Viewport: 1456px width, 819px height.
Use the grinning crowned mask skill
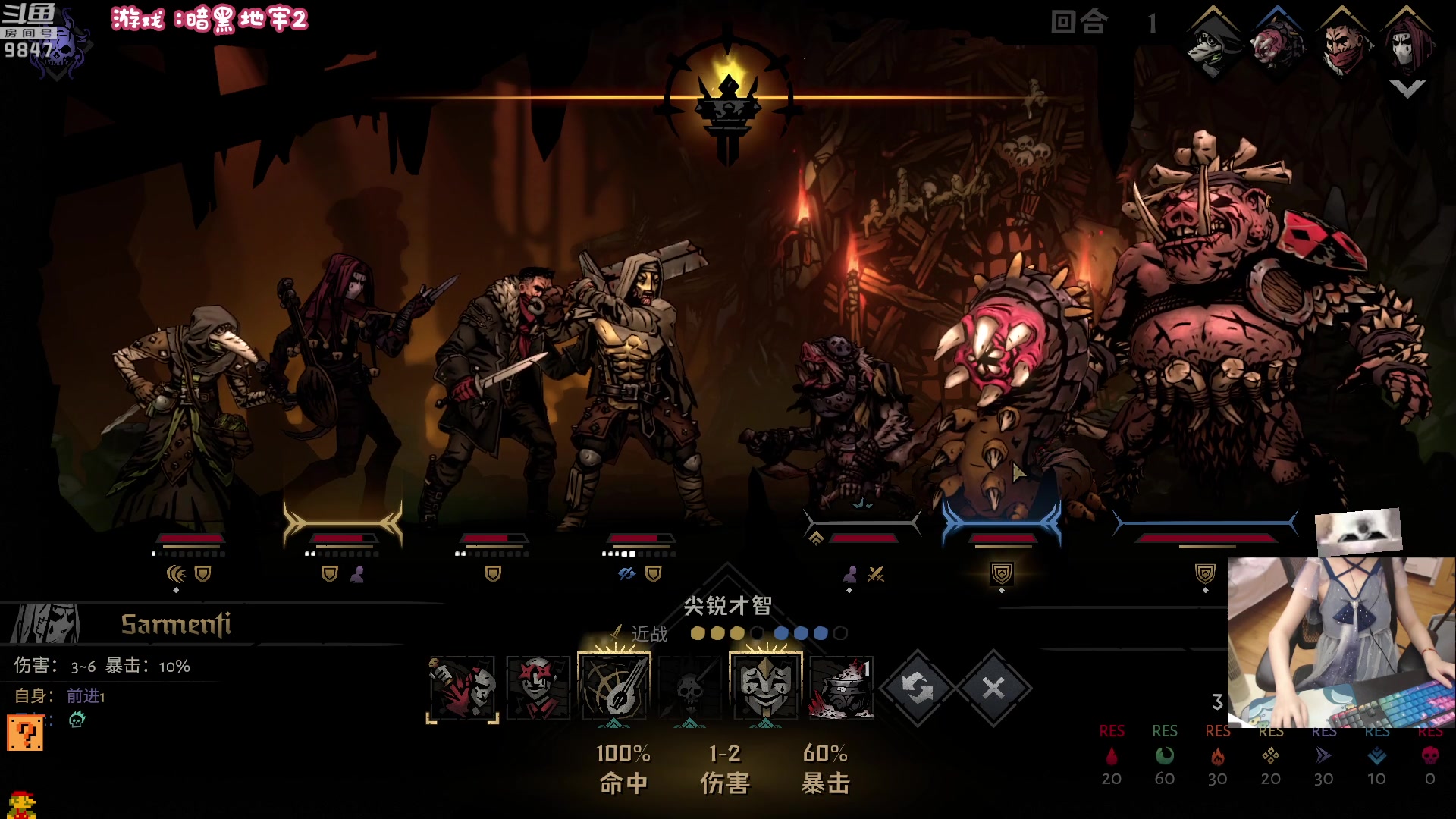point(766,686)
